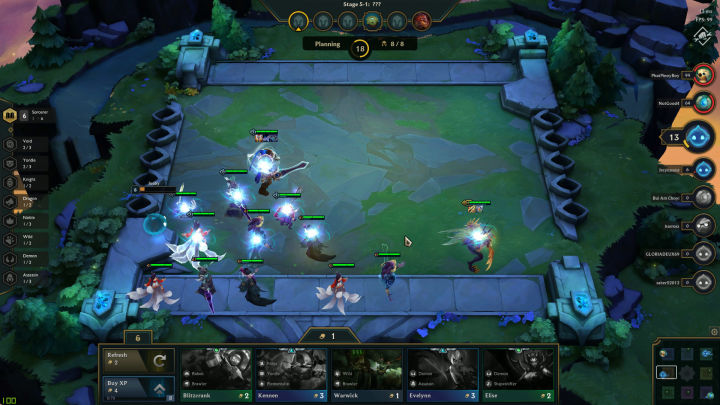
Task: Select the Bui Am Chinc player portrait
Action: [x=704, y=198]
